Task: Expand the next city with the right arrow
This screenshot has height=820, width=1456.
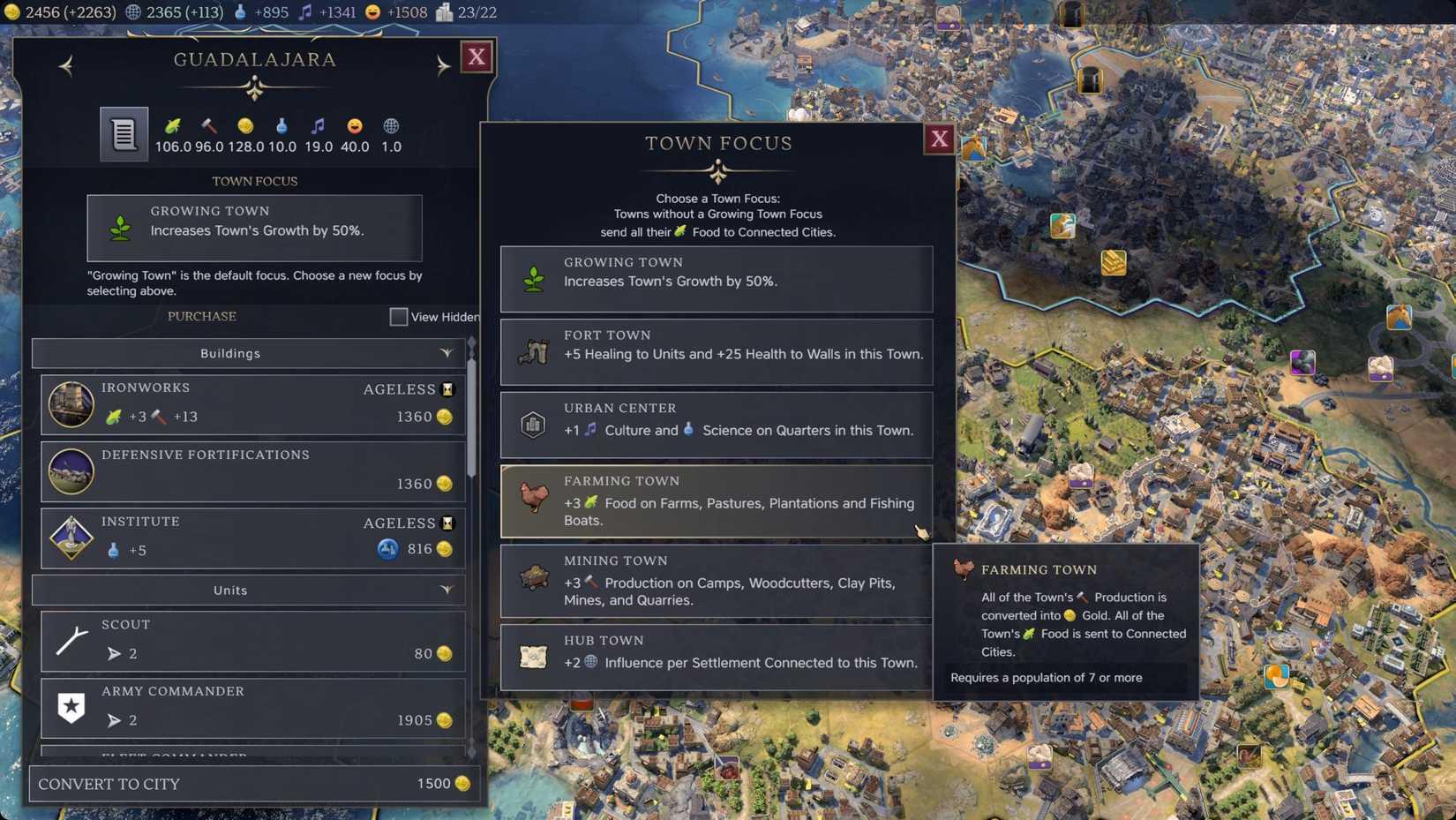Action: [444, 65]
